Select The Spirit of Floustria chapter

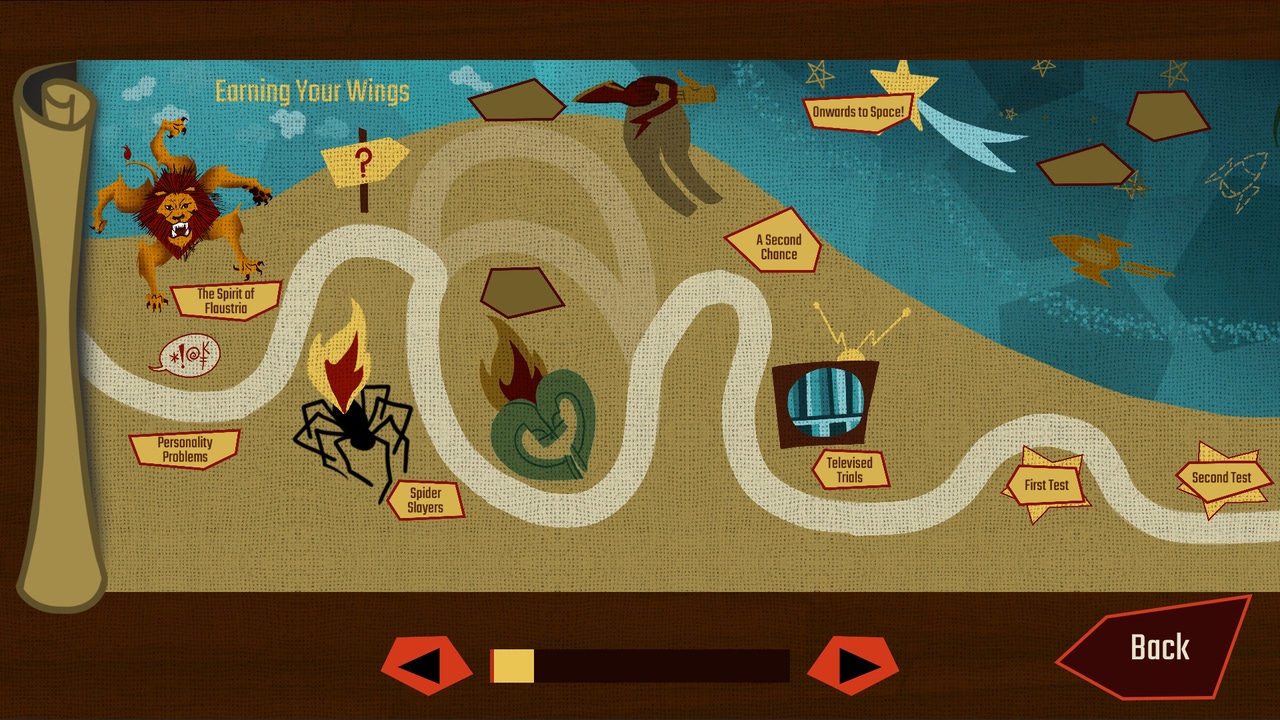click(x=225, y=301)
